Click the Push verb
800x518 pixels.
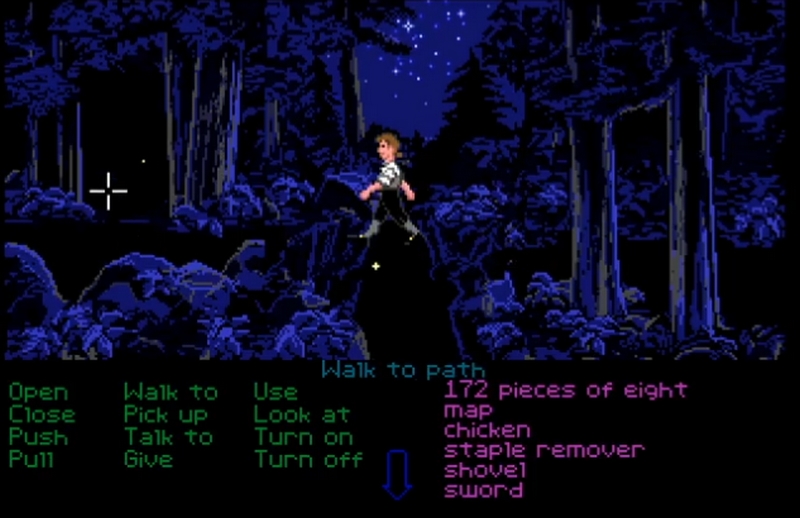[x=39, y=437]
